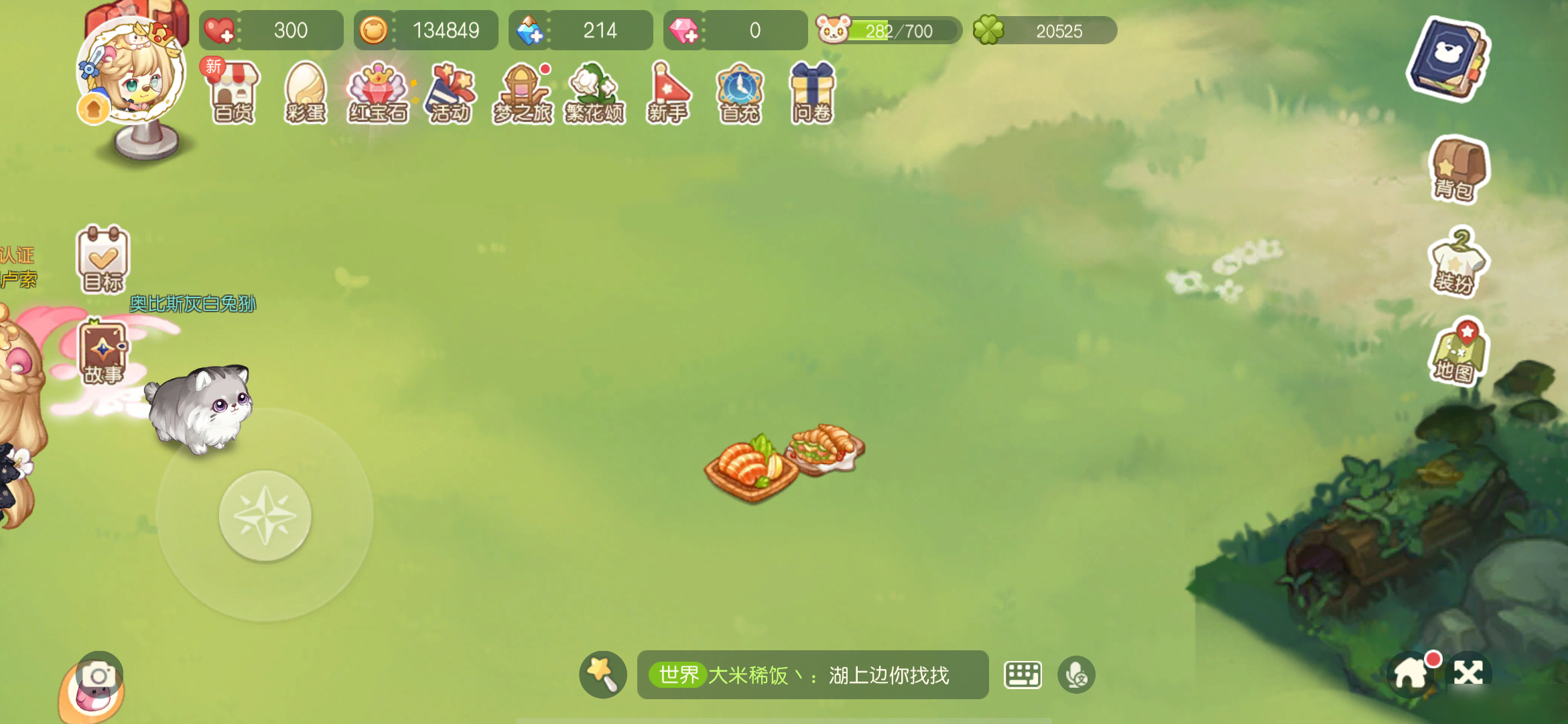Open the 问卷 questionnaire gift
1568x724 pixels.
812,94
